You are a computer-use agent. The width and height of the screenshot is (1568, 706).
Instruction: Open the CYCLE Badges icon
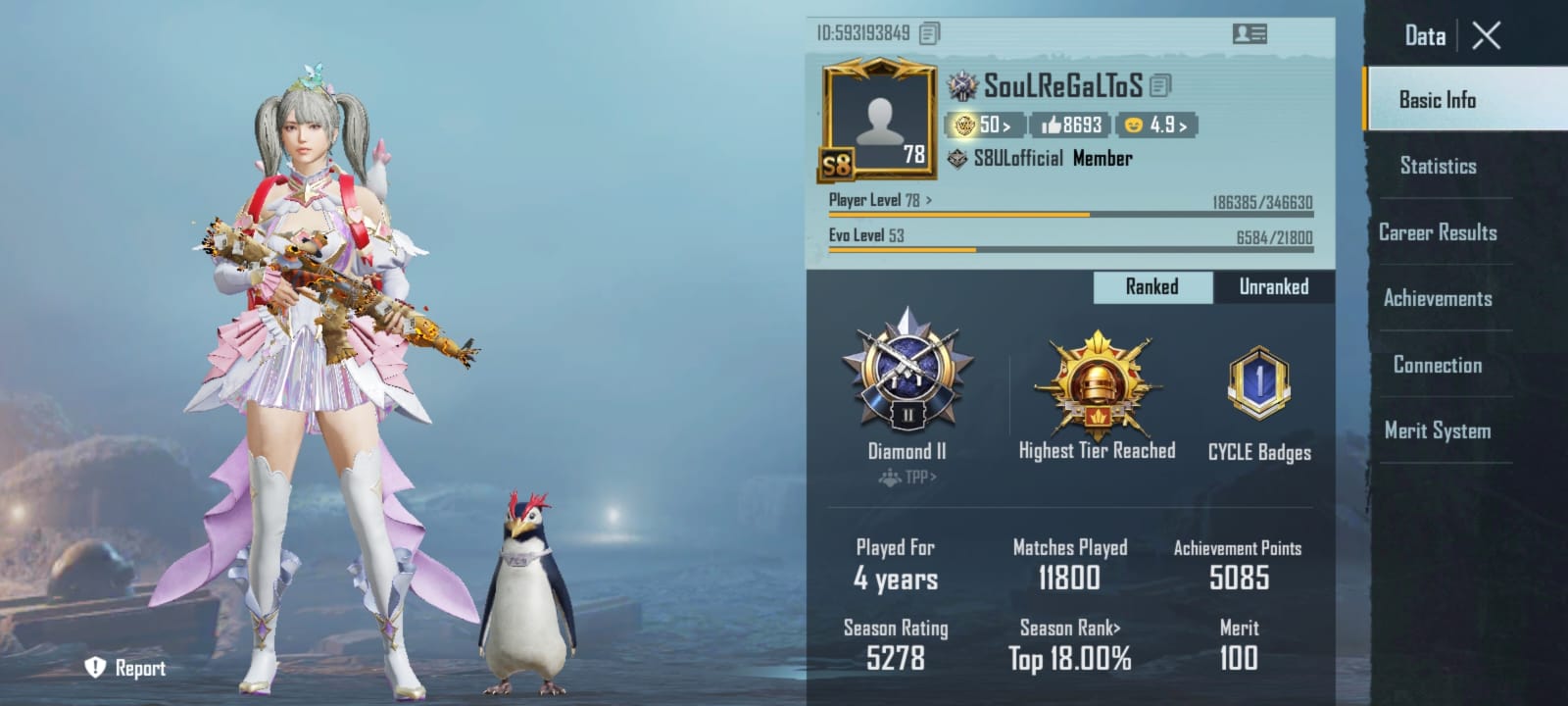pos(1259,382)
